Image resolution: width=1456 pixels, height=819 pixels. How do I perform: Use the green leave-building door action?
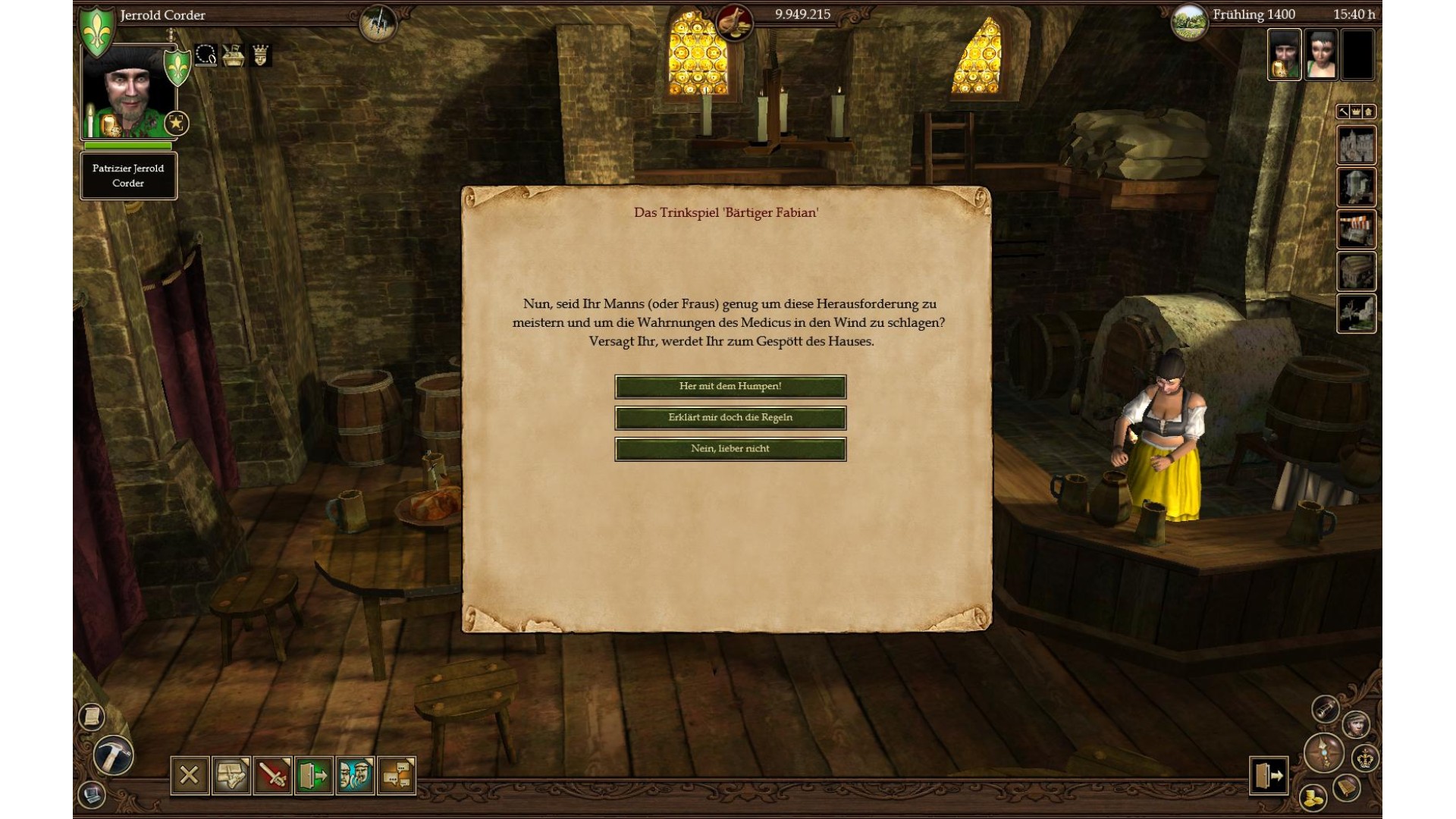coord(314,775)
